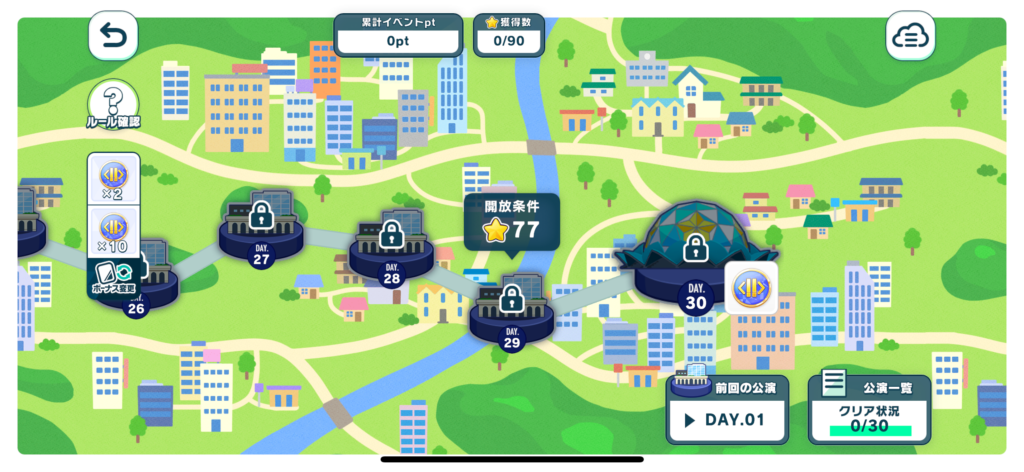Screen dimensions: 1024x472
Task: Open the 公演一覧 performance list
Action: point(855,409)
